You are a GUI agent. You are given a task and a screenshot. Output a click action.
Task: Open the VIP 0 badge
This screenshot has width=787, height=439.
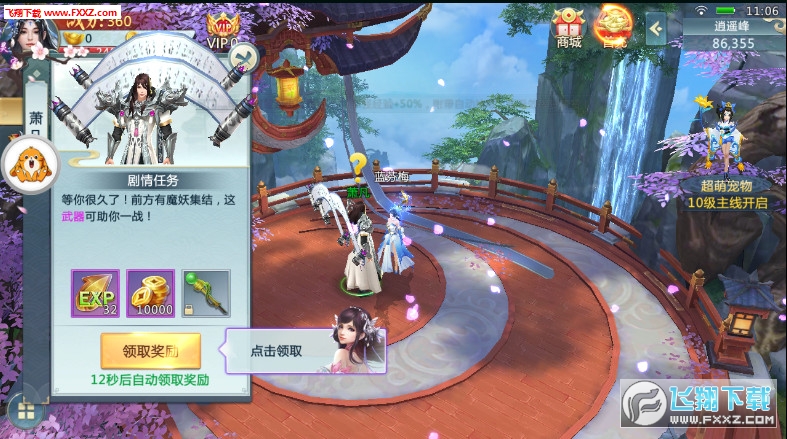pyautogui.click(x=222, y=31)
